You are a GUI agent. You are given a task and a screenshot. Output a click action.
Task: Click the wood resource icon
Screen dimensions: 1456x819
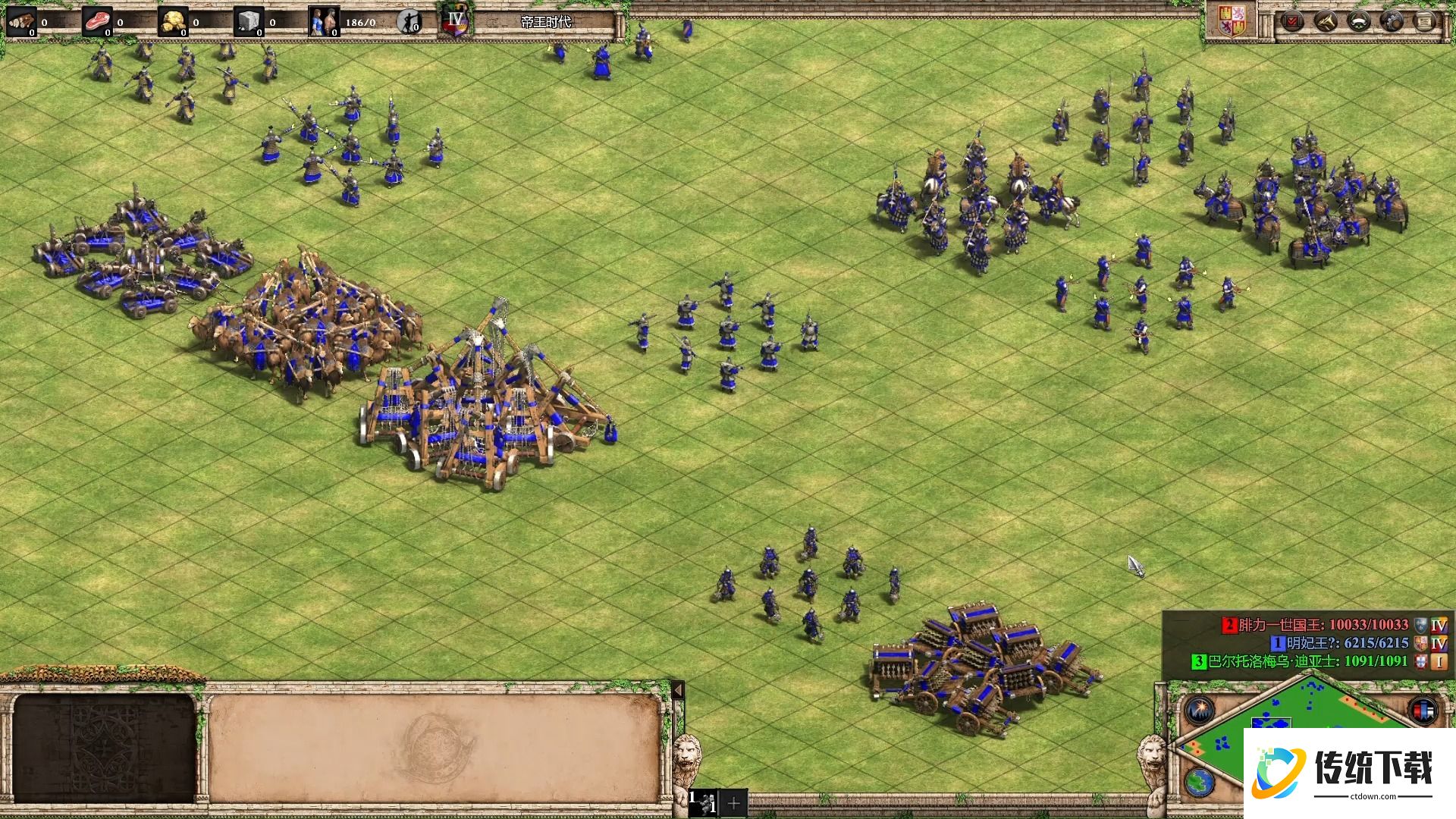coord(21,22)
